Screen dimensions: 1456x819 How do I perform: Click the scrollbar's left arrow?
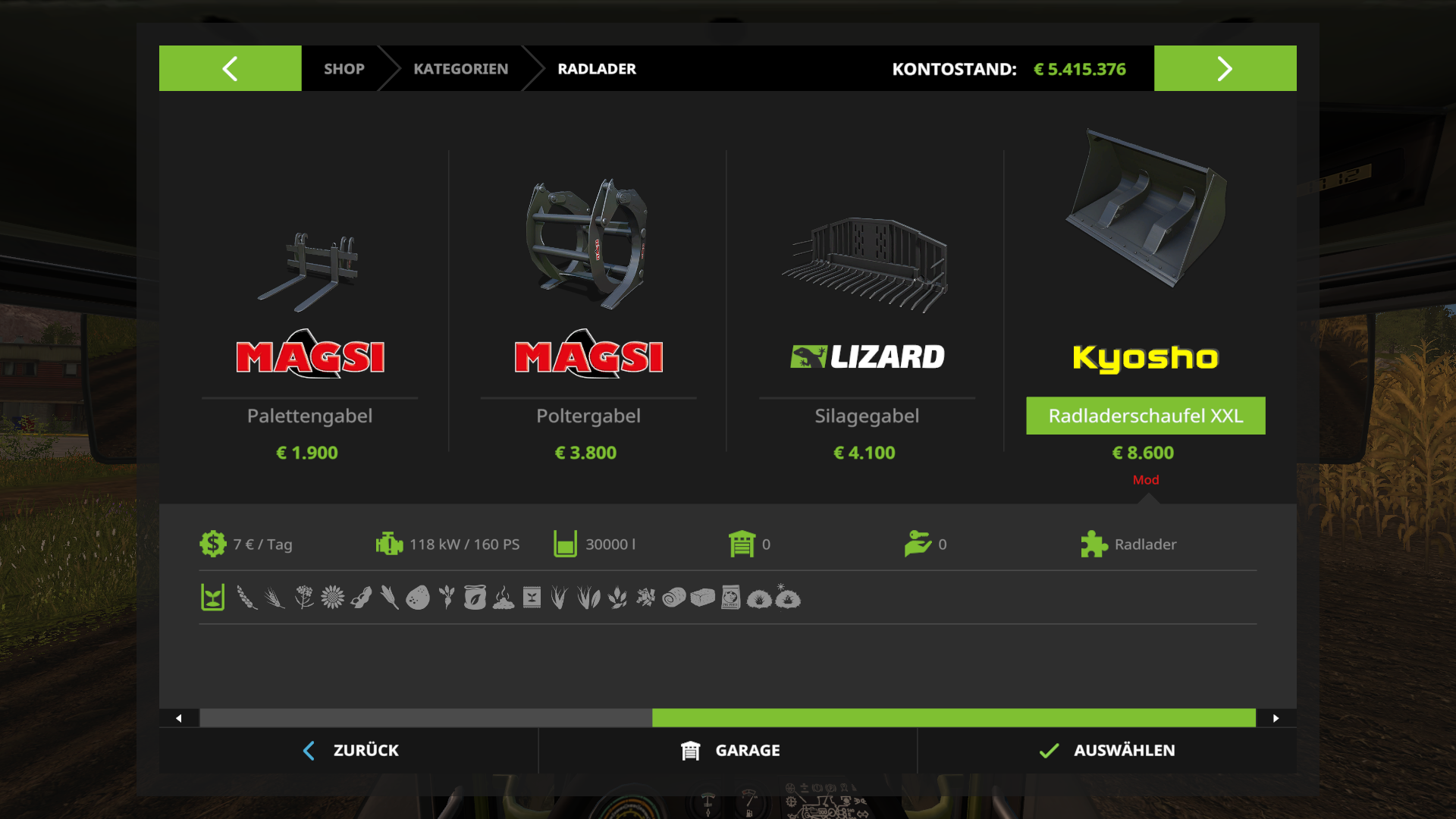179,718
